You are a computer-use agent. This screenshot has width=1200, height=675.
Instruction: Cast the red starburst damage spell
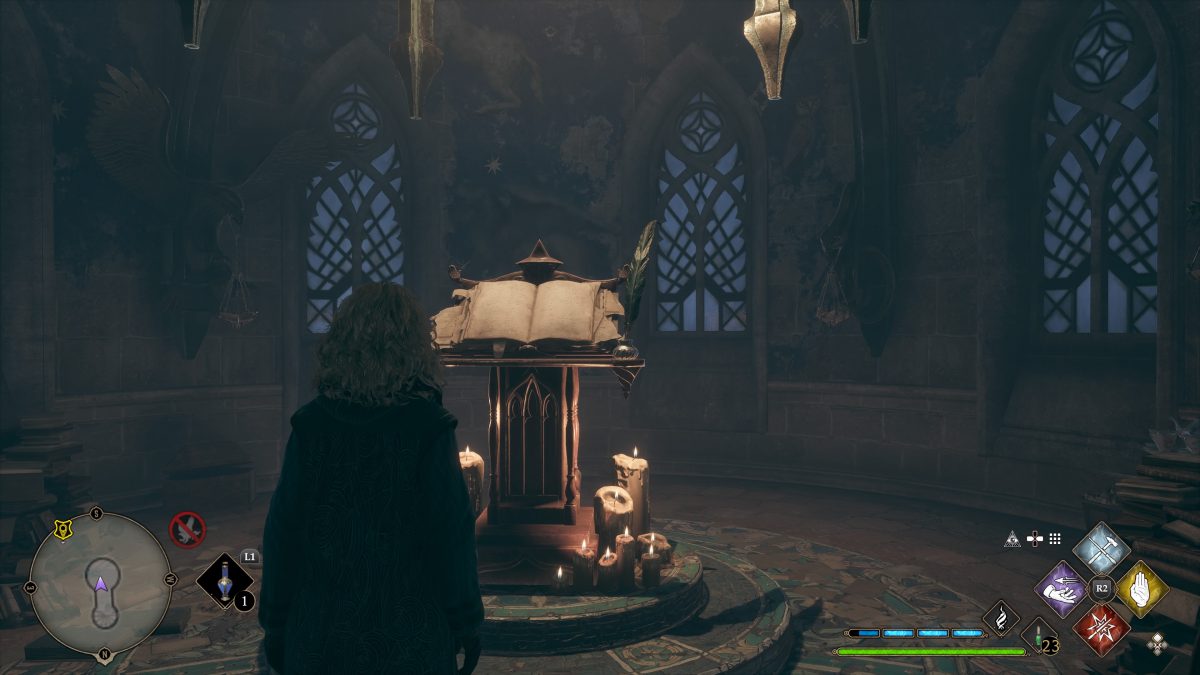(1101, 629)
